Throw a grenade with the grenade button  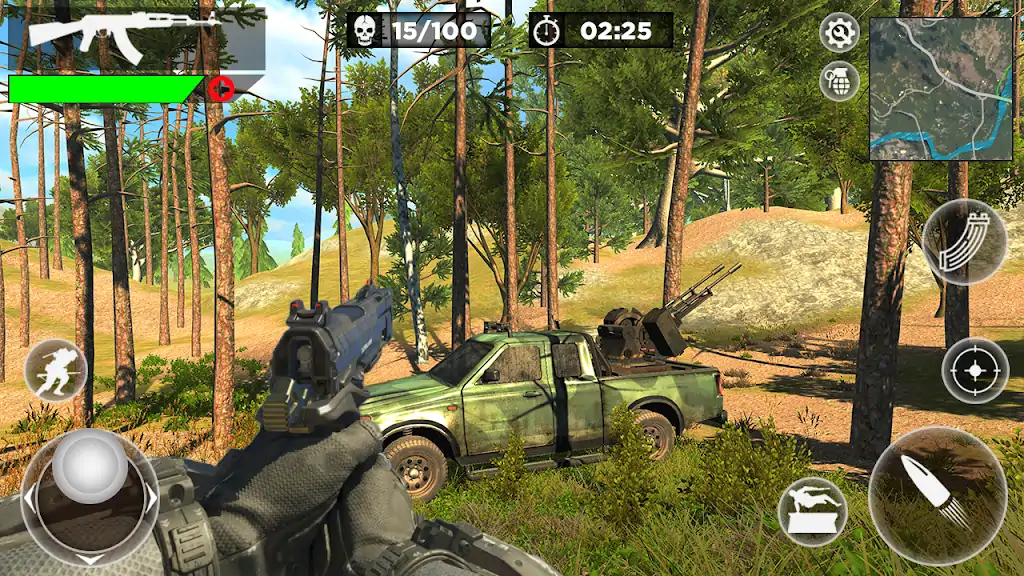pyautogui.click(x=839, y=80)
